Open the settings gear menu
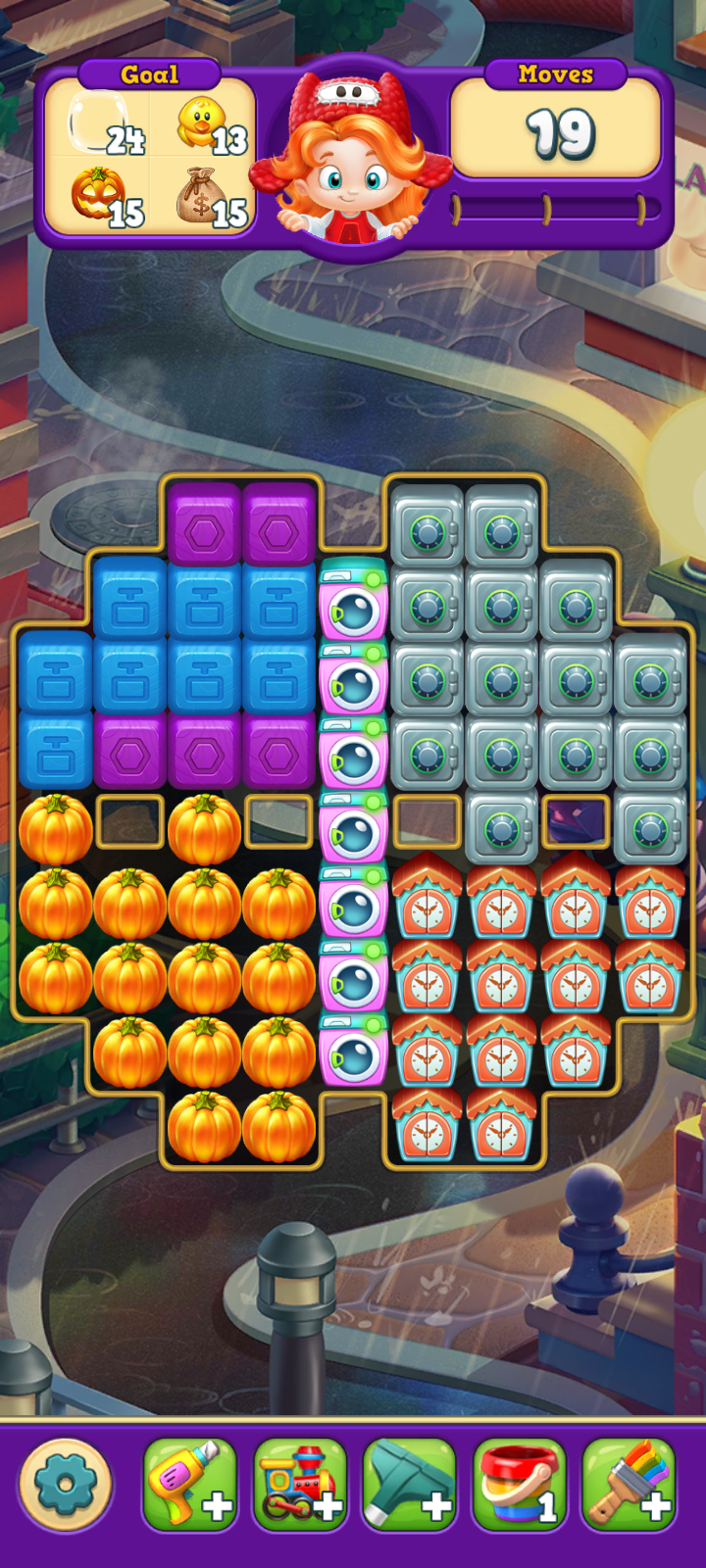Viewport: 706px width, 1568px height. (66, 1485)
